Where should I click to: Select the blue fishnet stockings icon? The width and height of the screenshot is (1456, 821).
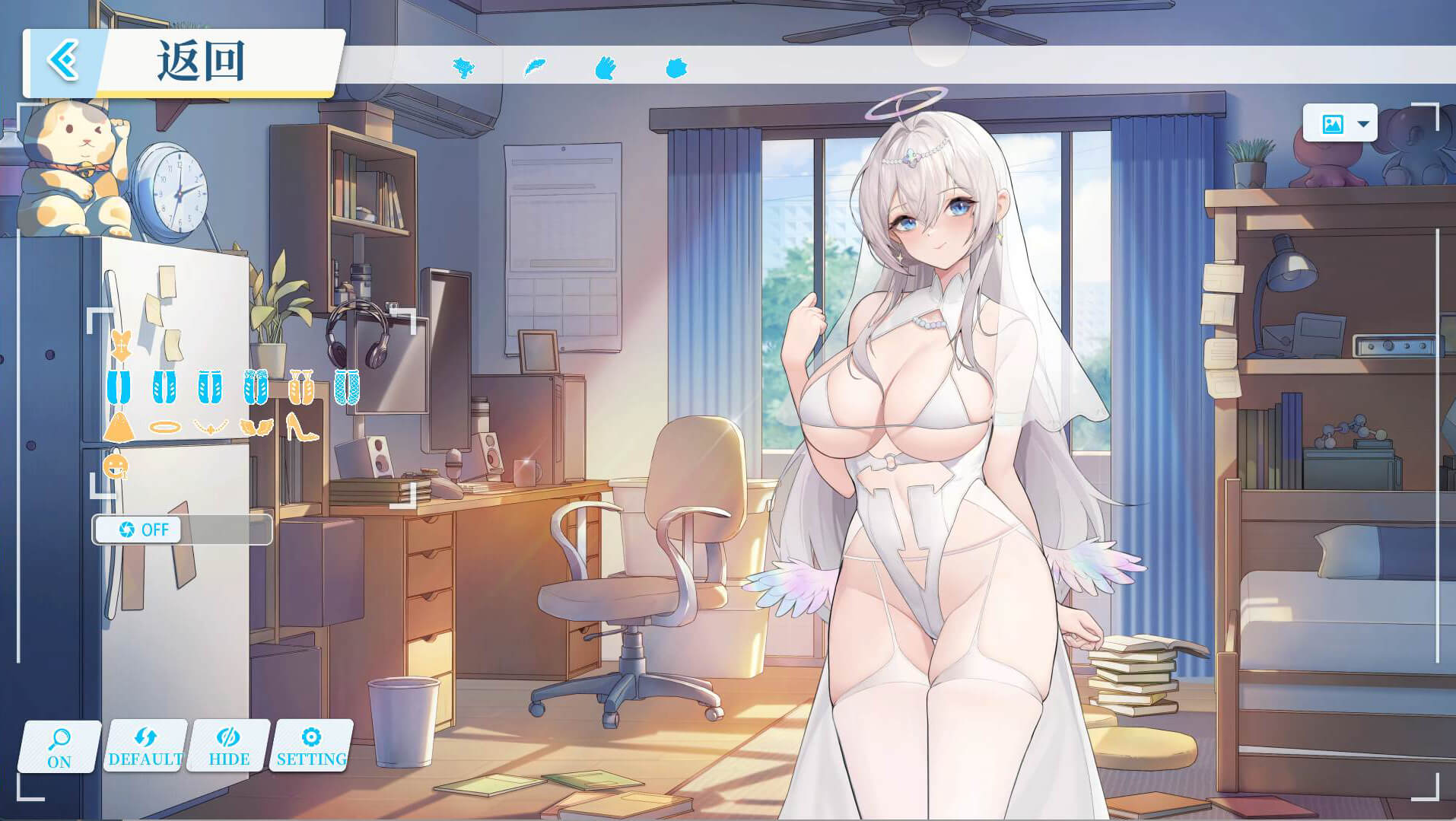click(x=346, y=387)
